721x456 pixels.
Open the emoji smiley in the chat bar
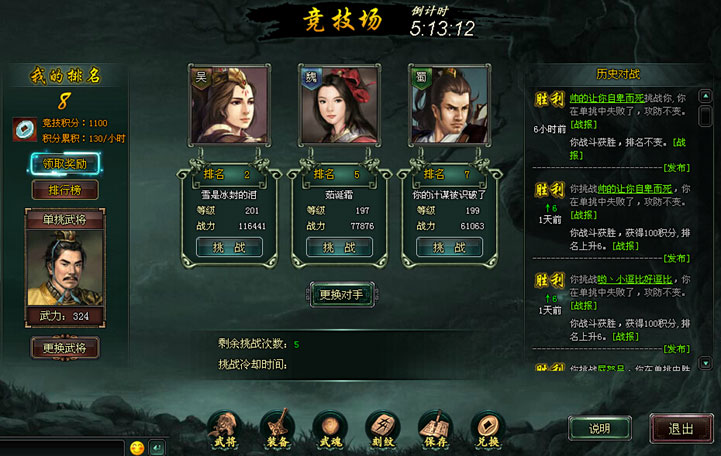(137, 447)
